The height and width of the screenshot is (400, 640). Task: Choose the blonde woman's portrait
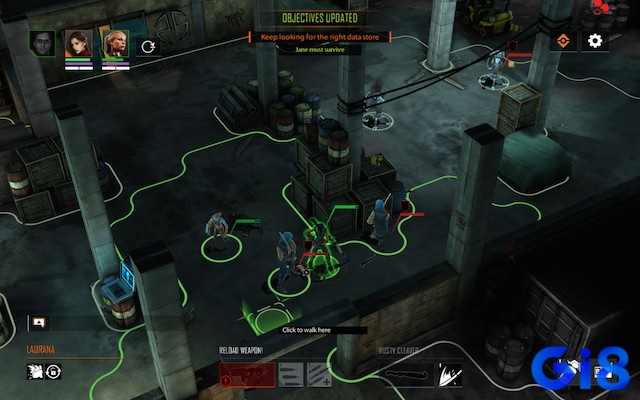click(114, 43)
